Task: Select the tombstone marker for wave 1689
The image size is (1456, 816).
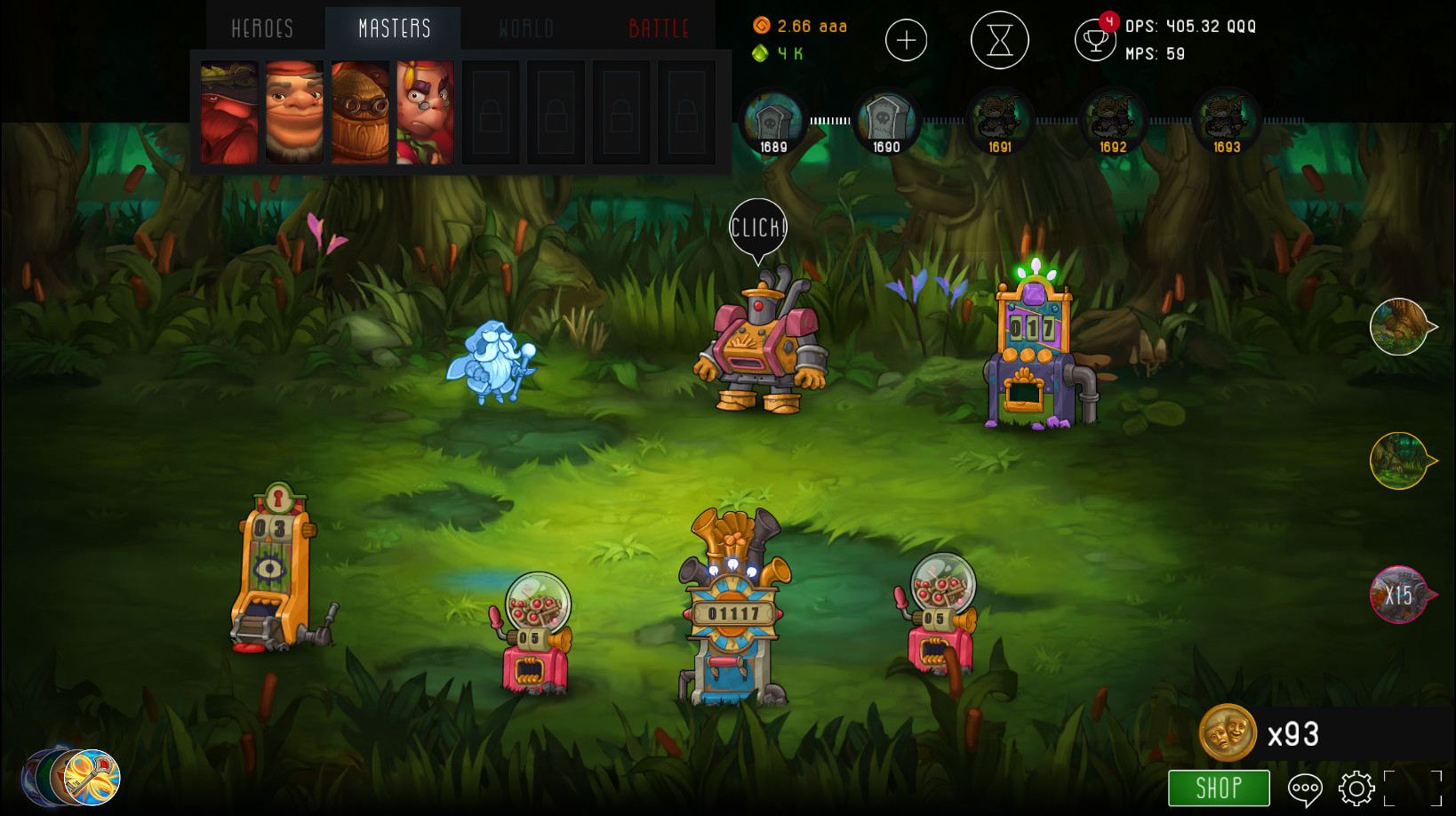Action: click(x=772, y=118)
